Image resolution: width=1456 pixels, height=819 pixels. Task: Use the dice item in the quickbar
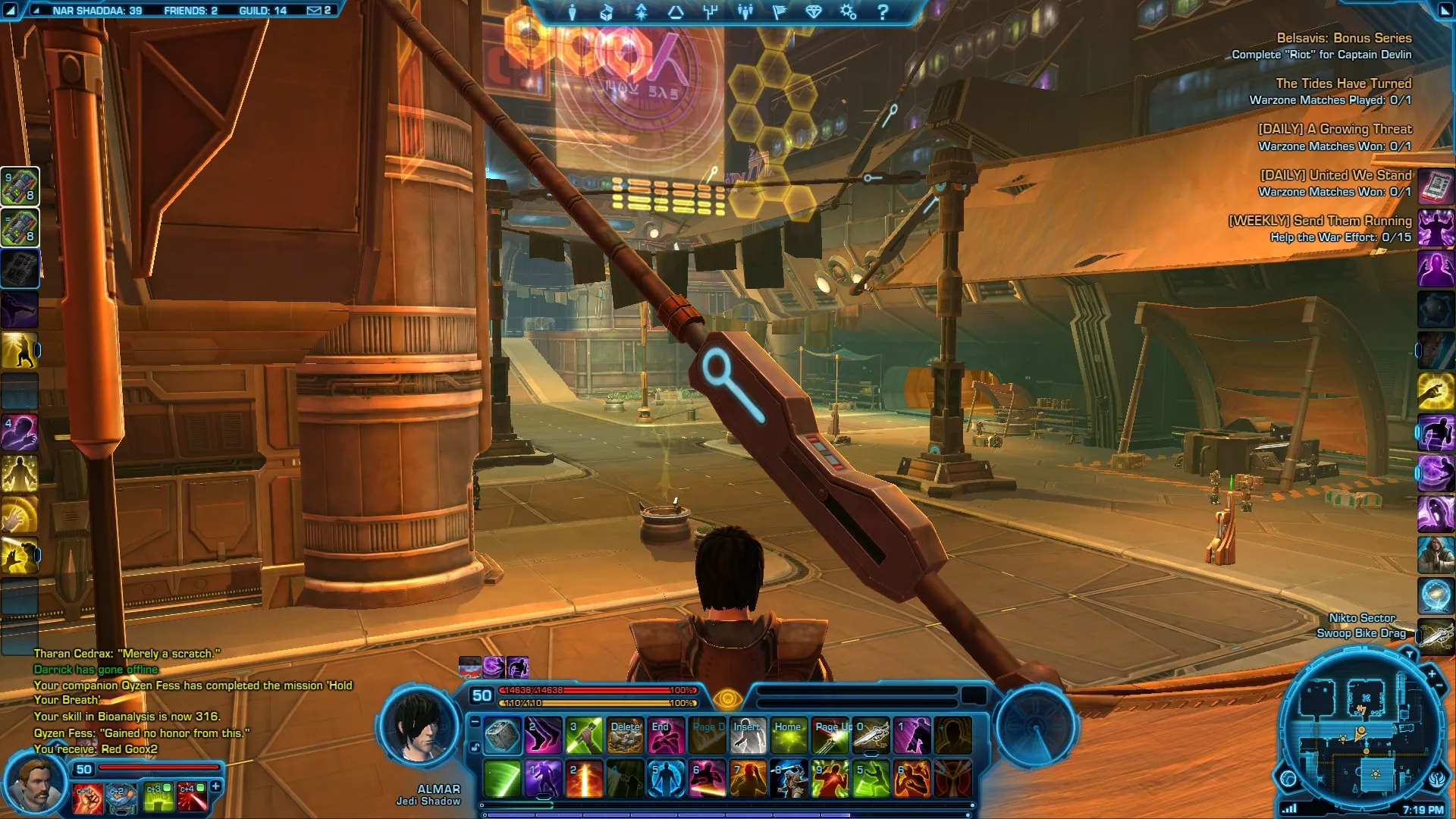[x=502, y=736]
